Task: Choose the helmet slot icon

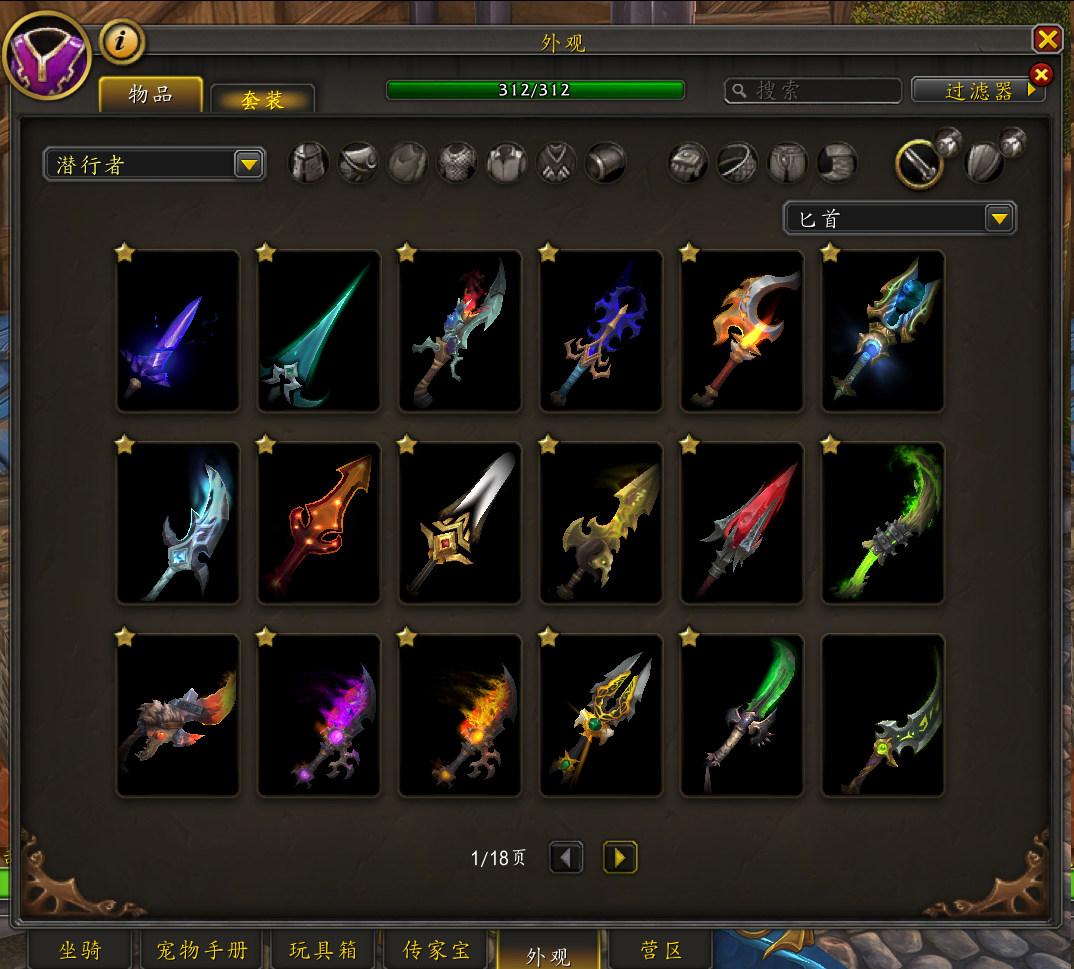Action: coord(309,163)
